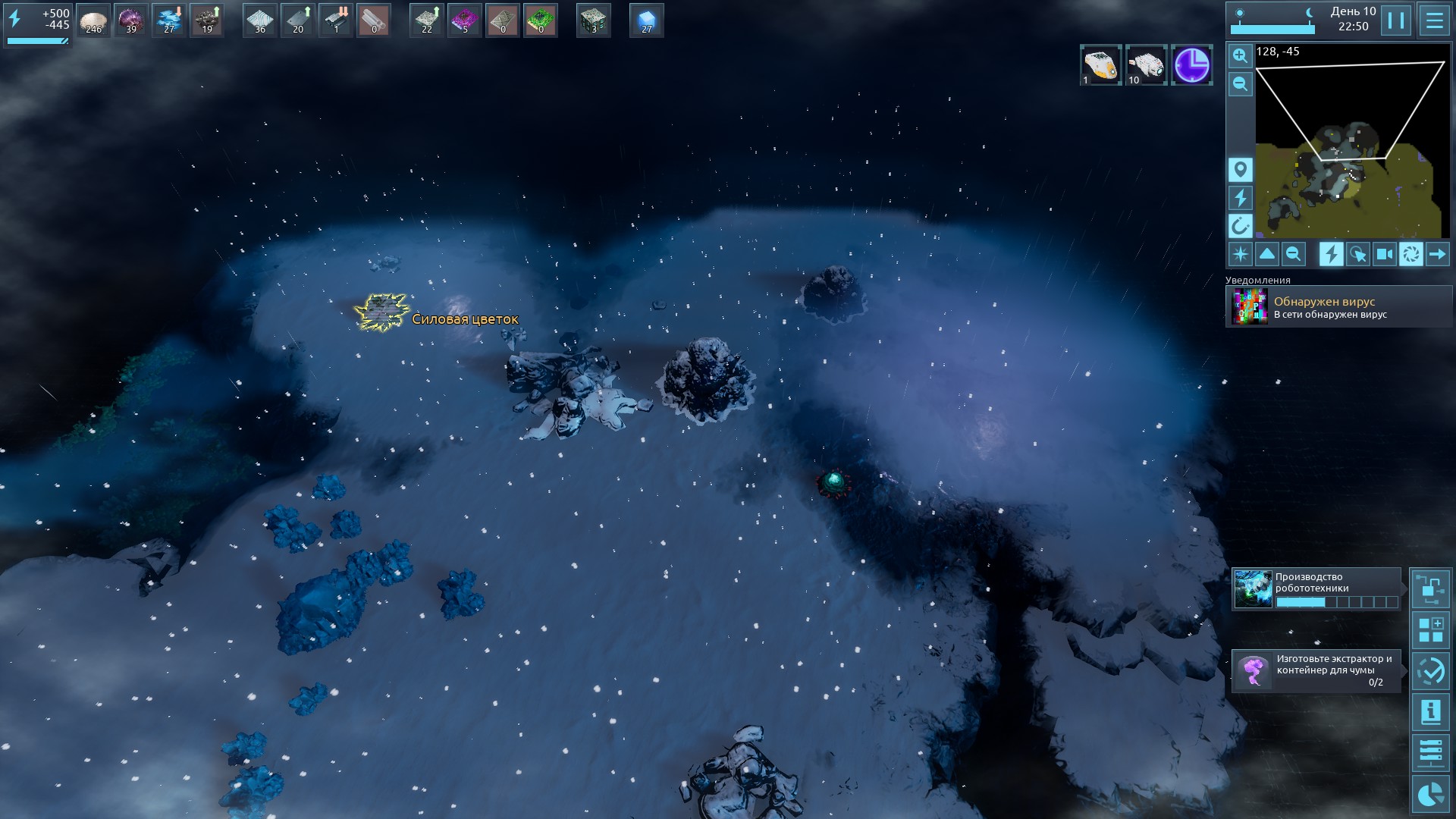Open the info book encyclopedia button
Screen dimensions: 1456x819
click(1430, 712)
